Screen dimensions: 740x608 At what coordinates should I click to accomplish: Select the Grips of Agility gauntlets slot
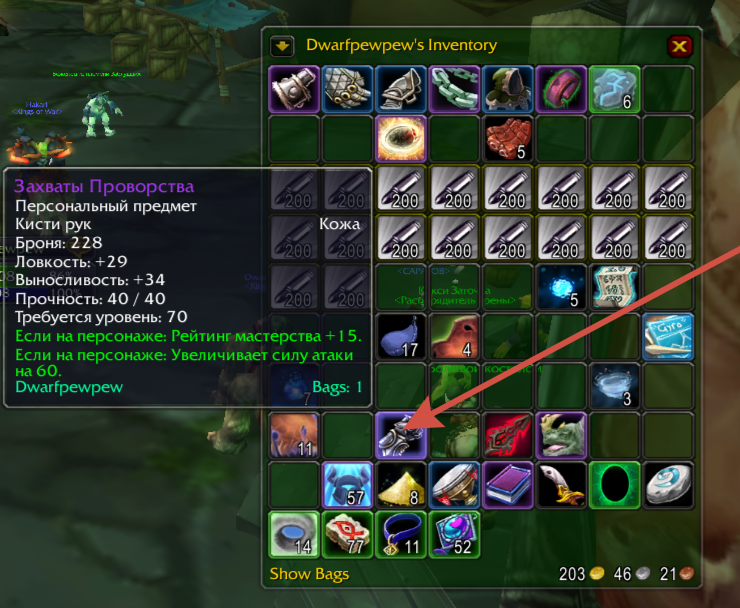click(401, 436)
